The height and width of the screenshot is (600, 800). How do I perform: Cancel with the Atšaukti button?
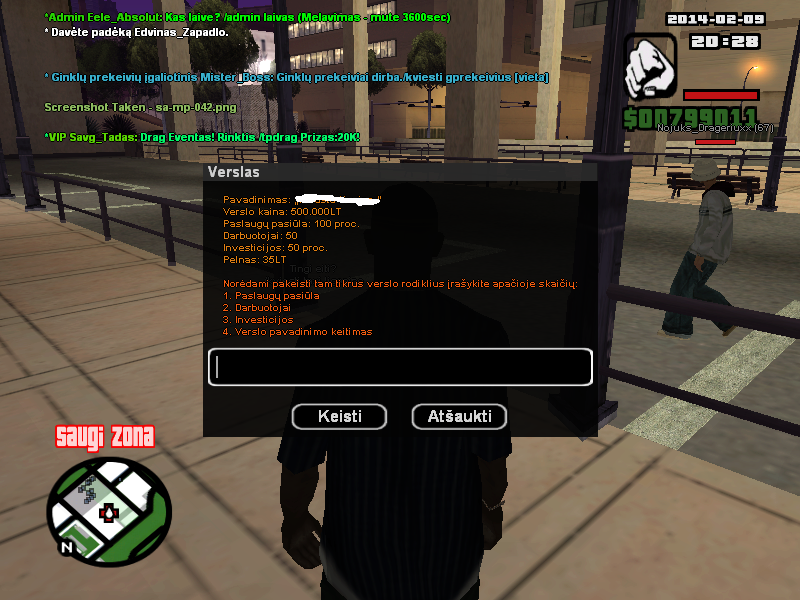(x=459, y=416)
